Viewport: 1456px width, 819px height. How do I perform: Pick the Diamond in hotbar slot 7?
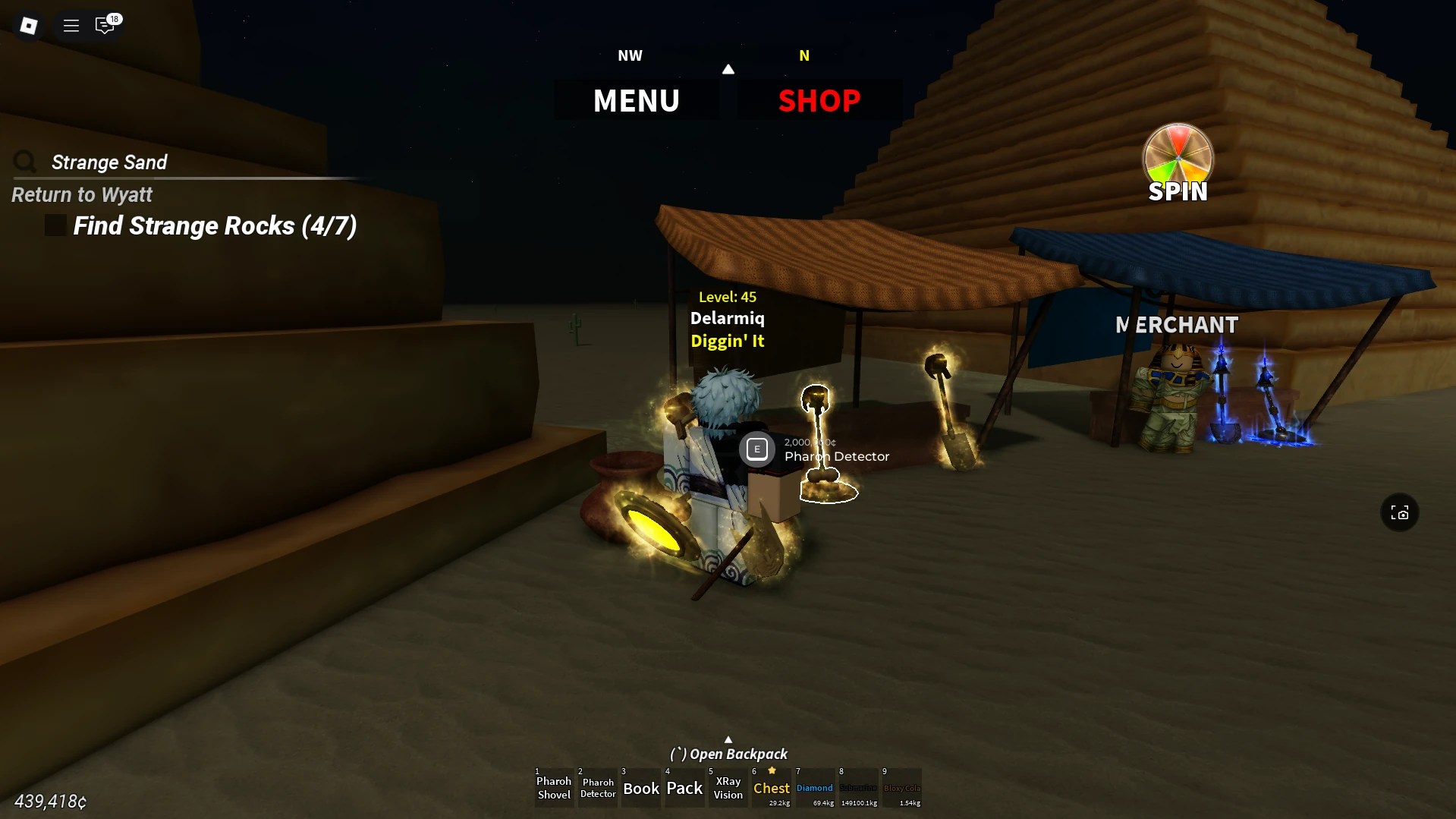(814, 789)
